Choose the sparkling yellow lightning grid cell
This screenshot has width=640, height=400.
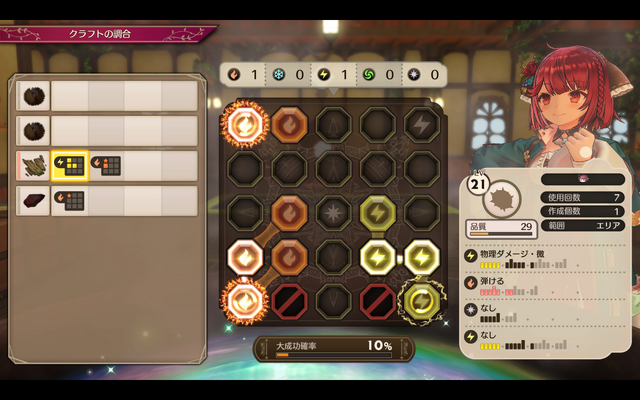pyautogui.click(x=421, y=300)
